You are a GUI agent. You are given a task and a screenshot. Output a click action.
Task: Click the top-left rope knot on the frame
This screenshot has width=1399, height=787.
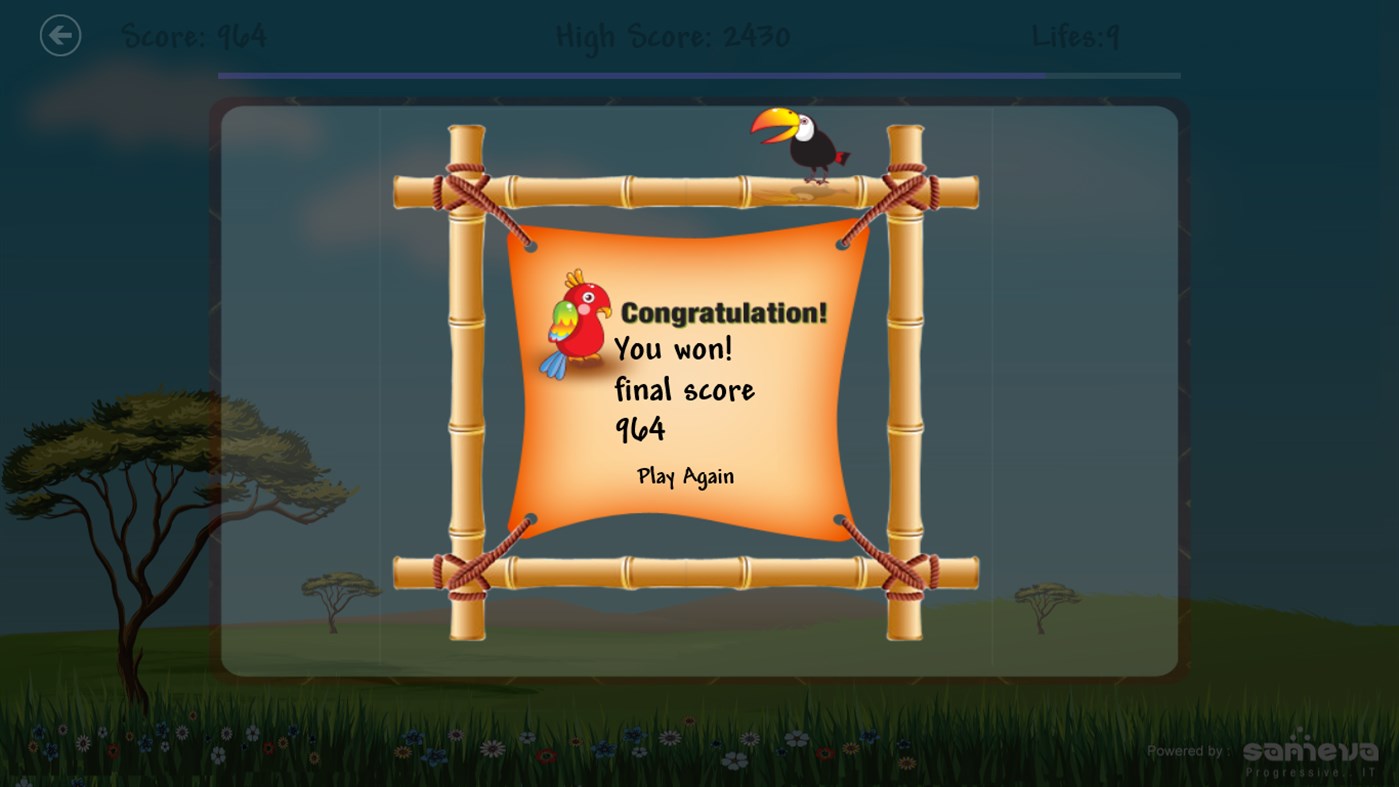click(463, 190)
